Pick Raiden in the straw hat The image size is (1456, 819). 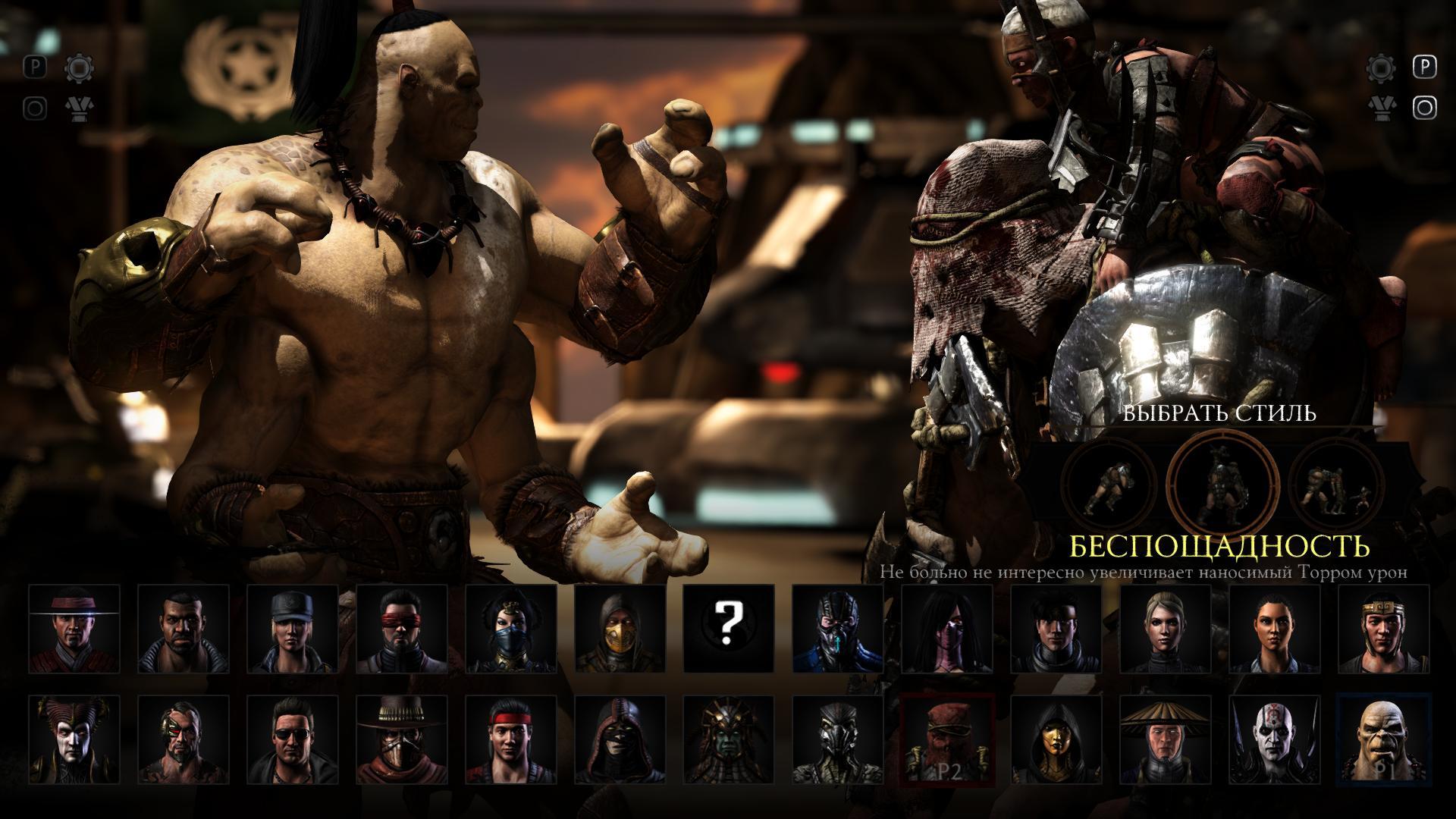pyautogui.click(x=1166, y=739)
